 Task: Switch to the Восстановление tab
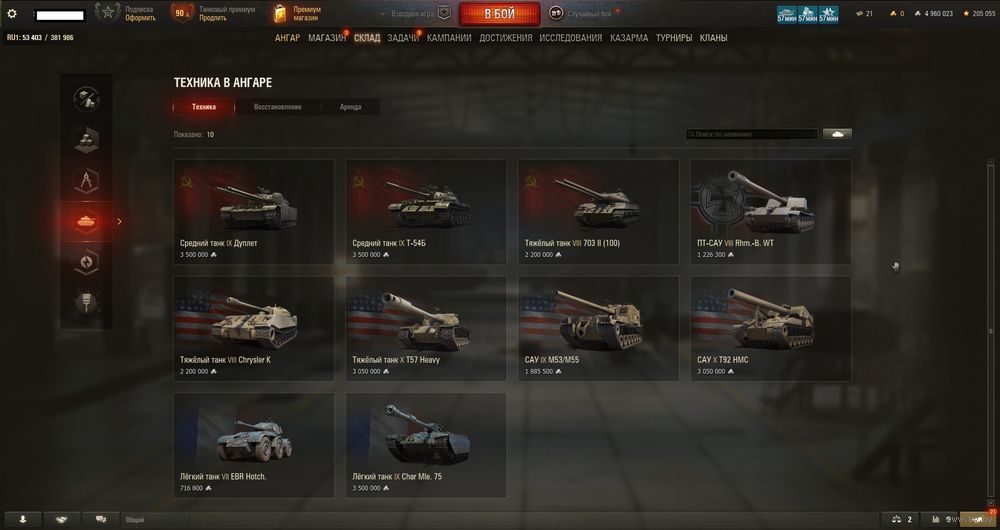click(277, 107)
